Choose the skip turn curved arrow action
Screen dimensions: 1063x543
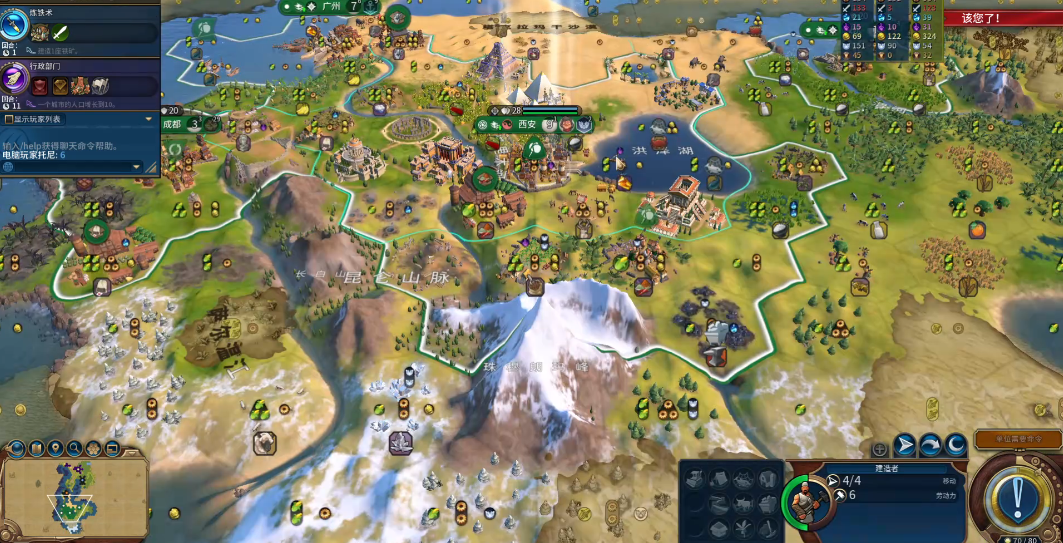coord(930,445)
